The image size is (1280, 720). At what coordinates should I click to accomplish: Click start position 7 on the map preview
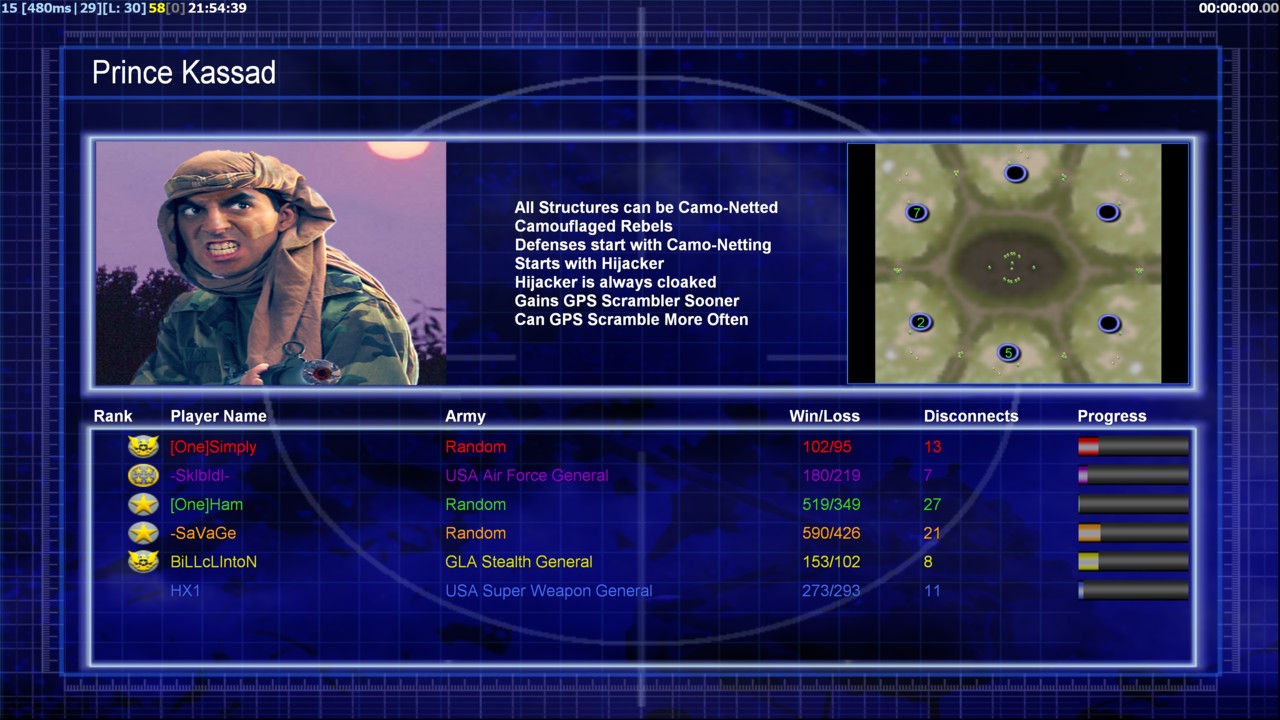(917, 212)
